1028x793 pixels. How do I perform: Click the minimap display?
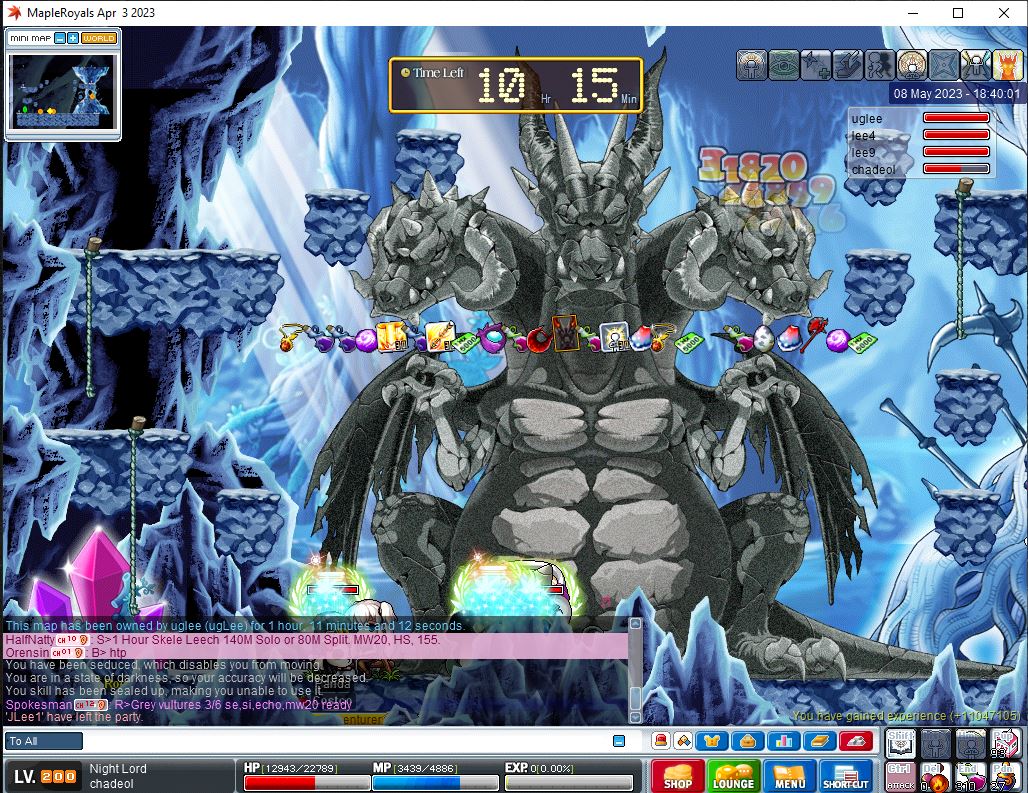point(62,91)
